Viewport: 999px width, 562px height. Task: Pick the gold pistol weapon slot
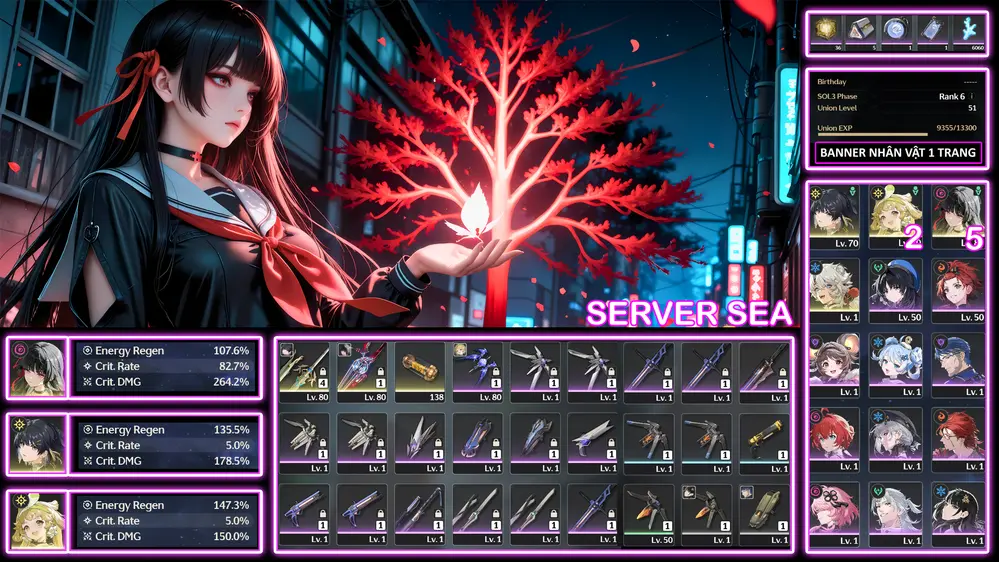point(763,441)
